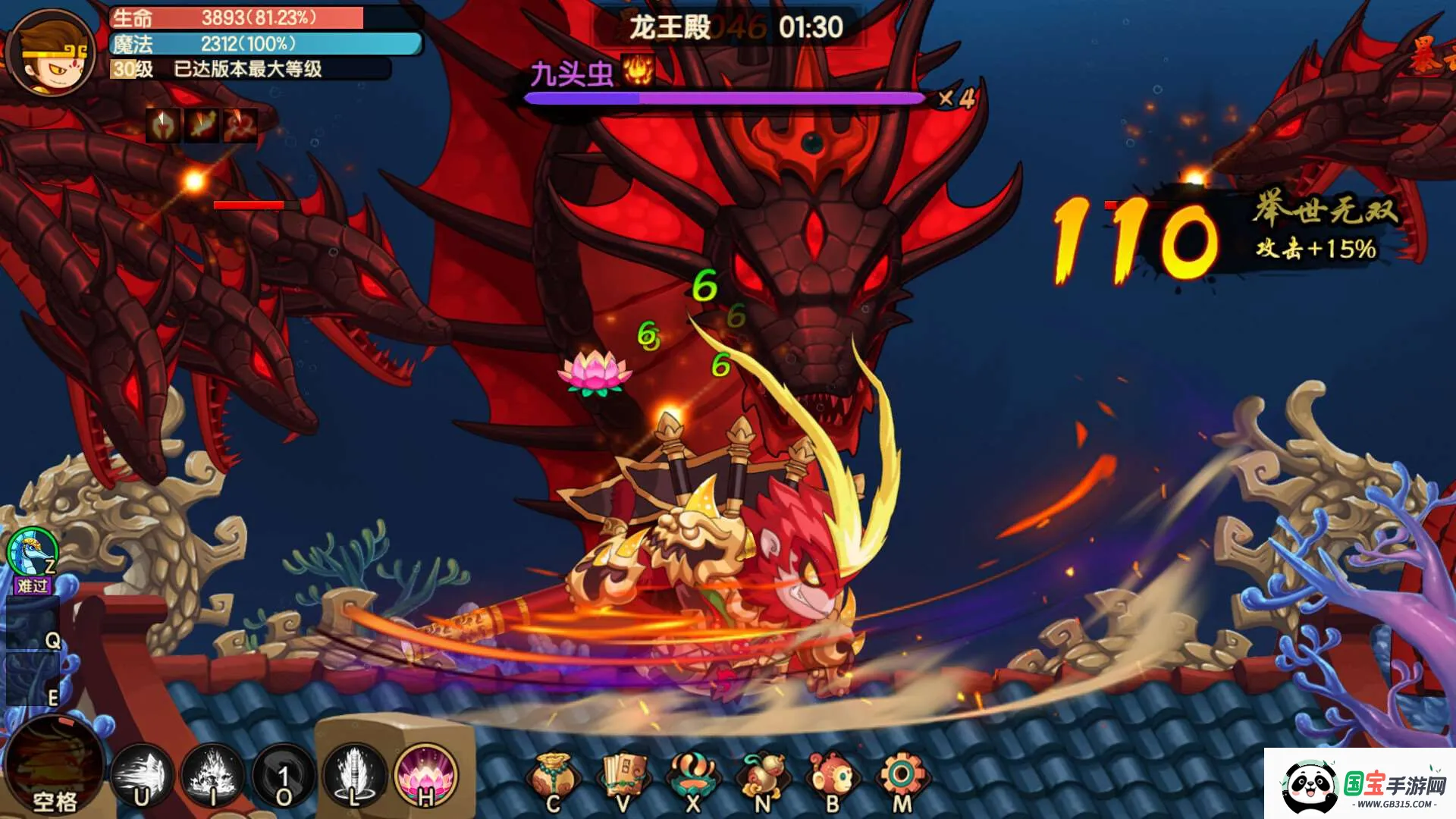Activate the pink lotus skill
The image size is (1456, 819).
tap(425, 775)
